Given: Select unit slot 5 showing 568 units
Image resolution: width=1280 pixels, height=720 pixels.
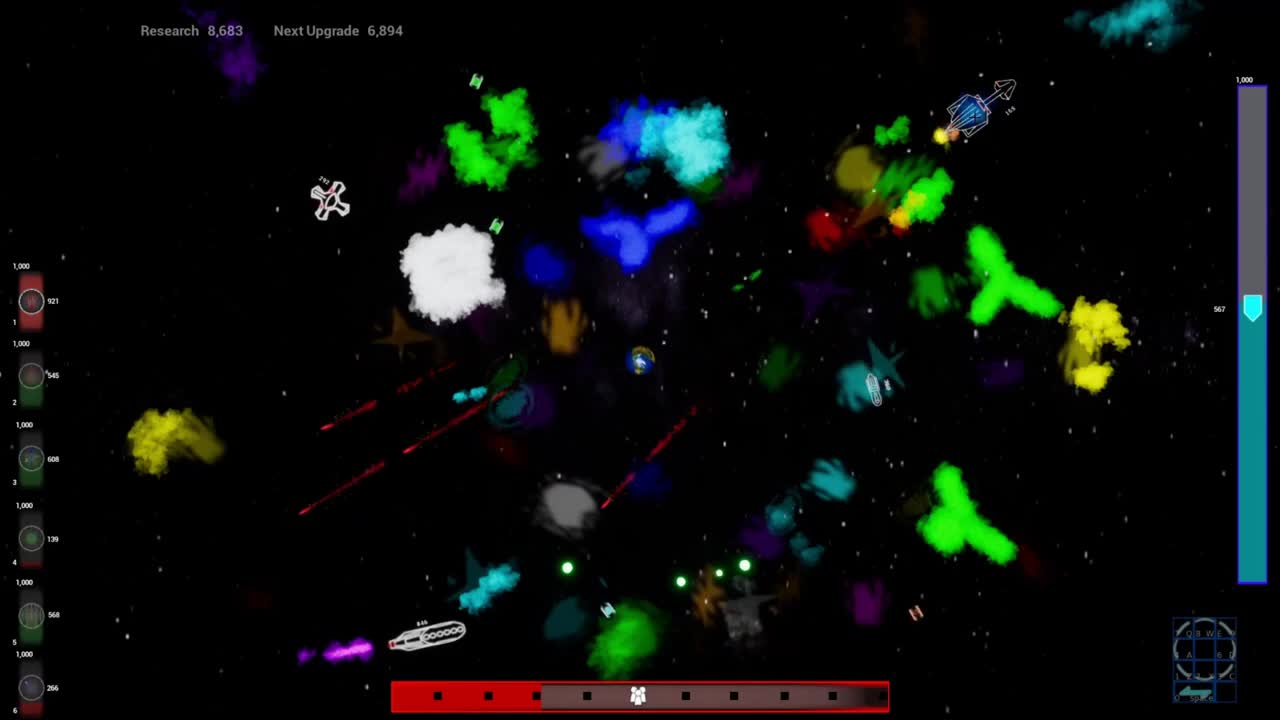Looking at the screenshot, I should pos(31,615).
